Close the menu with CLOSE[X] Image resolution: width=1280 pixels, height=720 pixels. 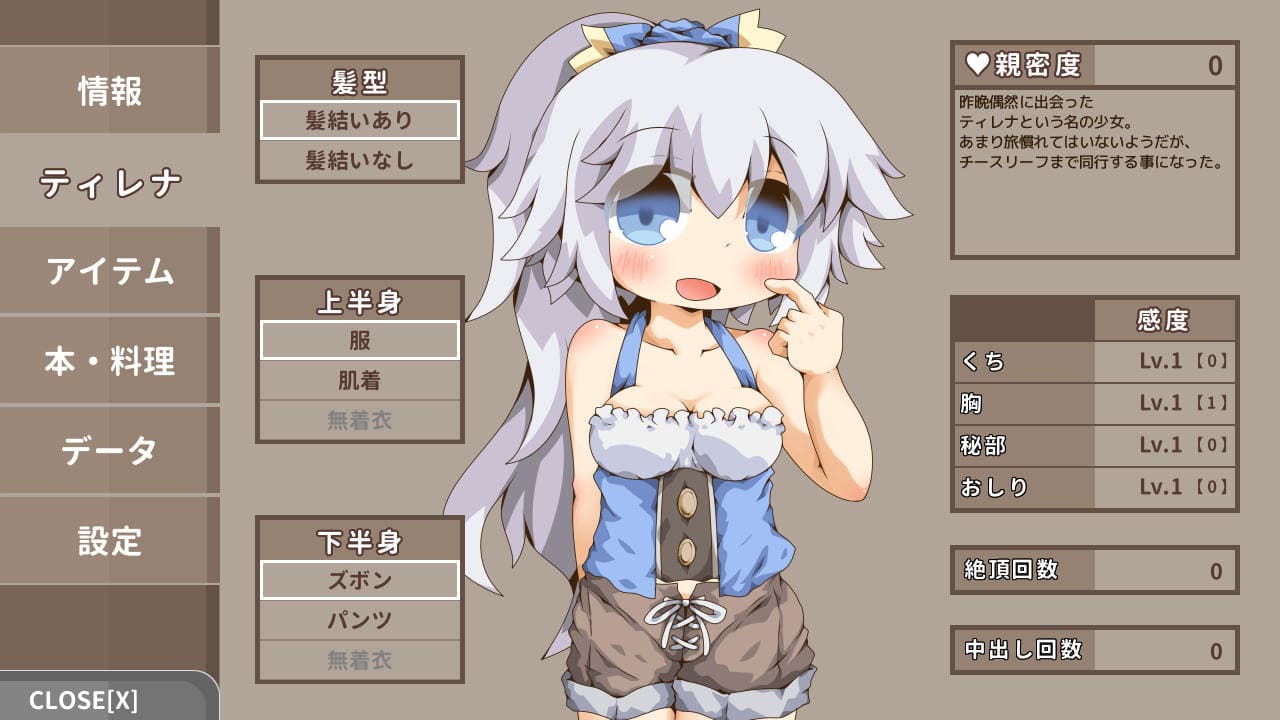85,700
